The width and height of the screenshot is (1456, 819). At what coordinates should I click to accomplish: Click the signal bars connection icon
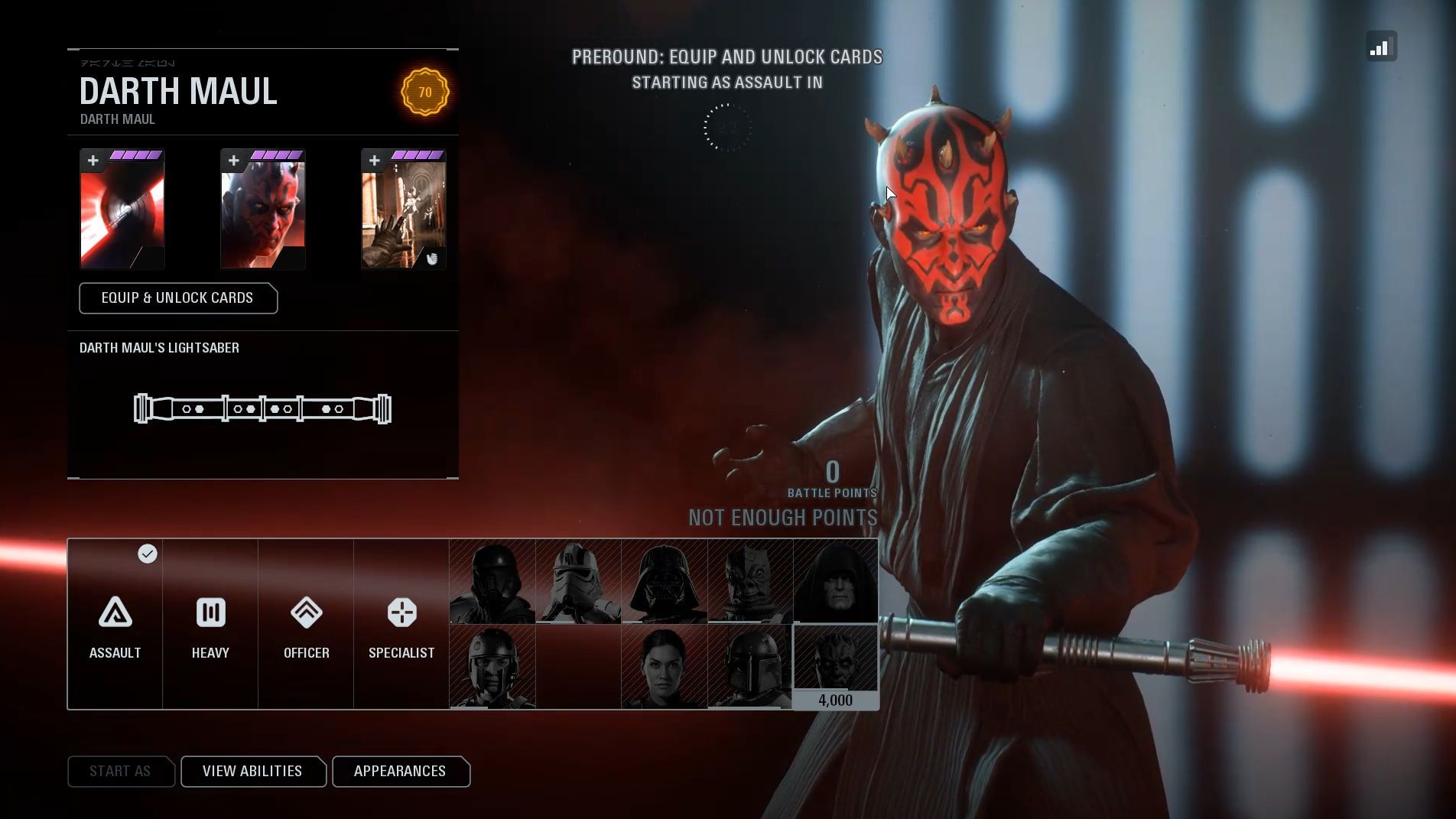coord(1381,47)
